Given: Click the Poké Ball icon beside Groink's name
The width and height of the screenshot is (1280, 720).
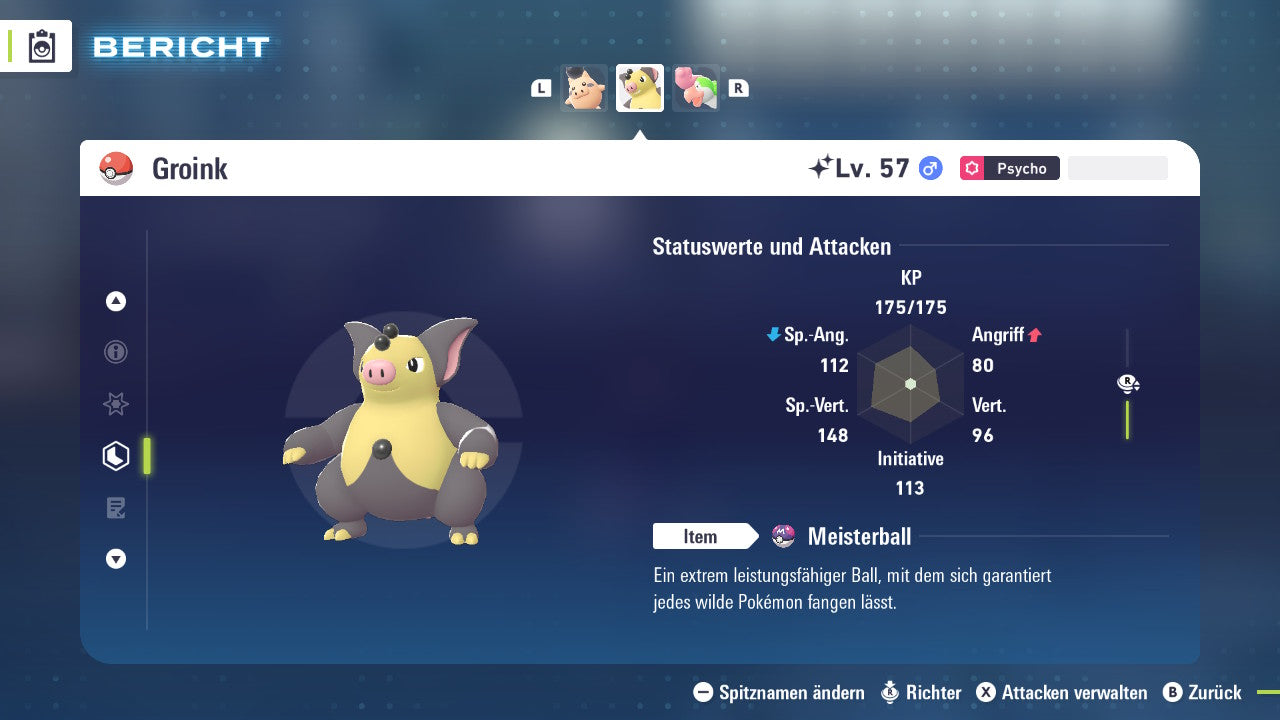Looking at the screenshot, I should (116, 168).
